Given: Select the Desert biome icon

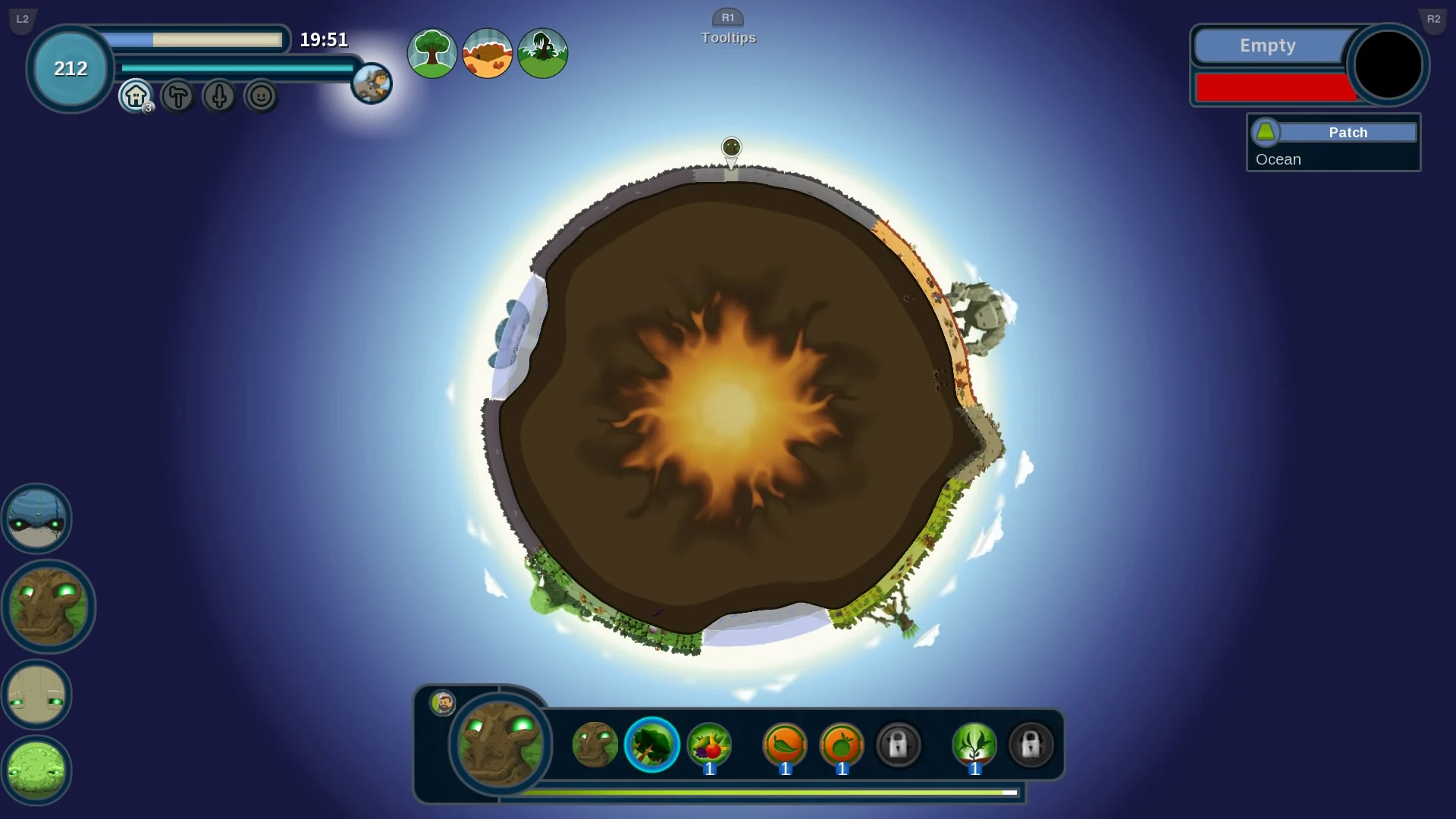Looking at the screenshot, I should pyautogui.click(x=487, y=53).
